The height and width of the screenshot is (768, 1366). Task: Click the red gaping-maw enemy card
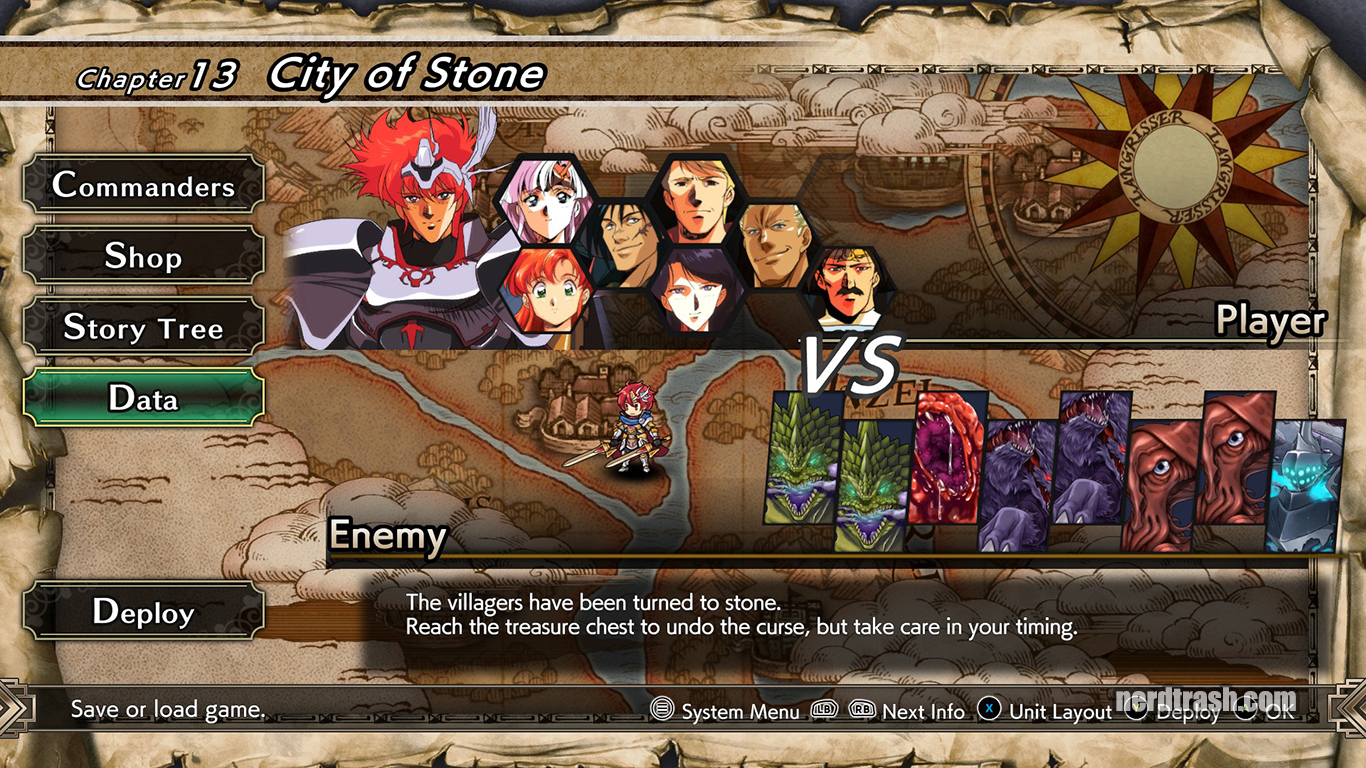pyautogui.click(x=946, y=457)
